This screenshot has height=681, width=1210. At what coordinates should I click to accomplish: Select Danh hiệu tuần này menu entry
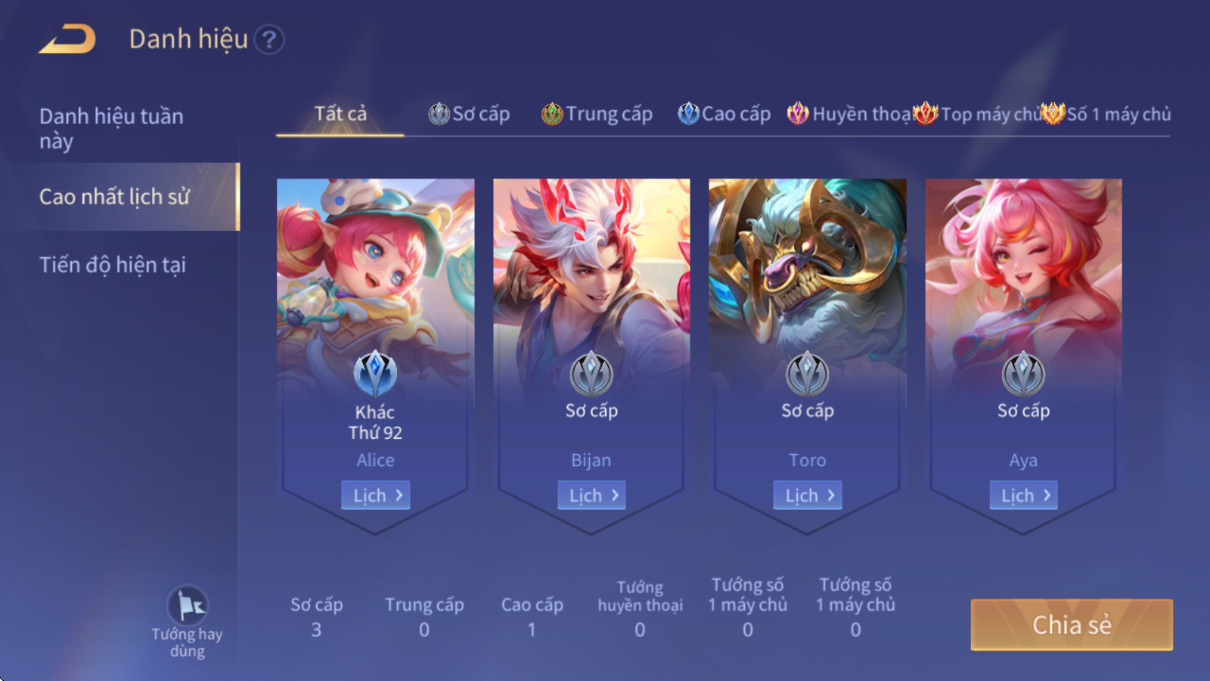(111, 128)
